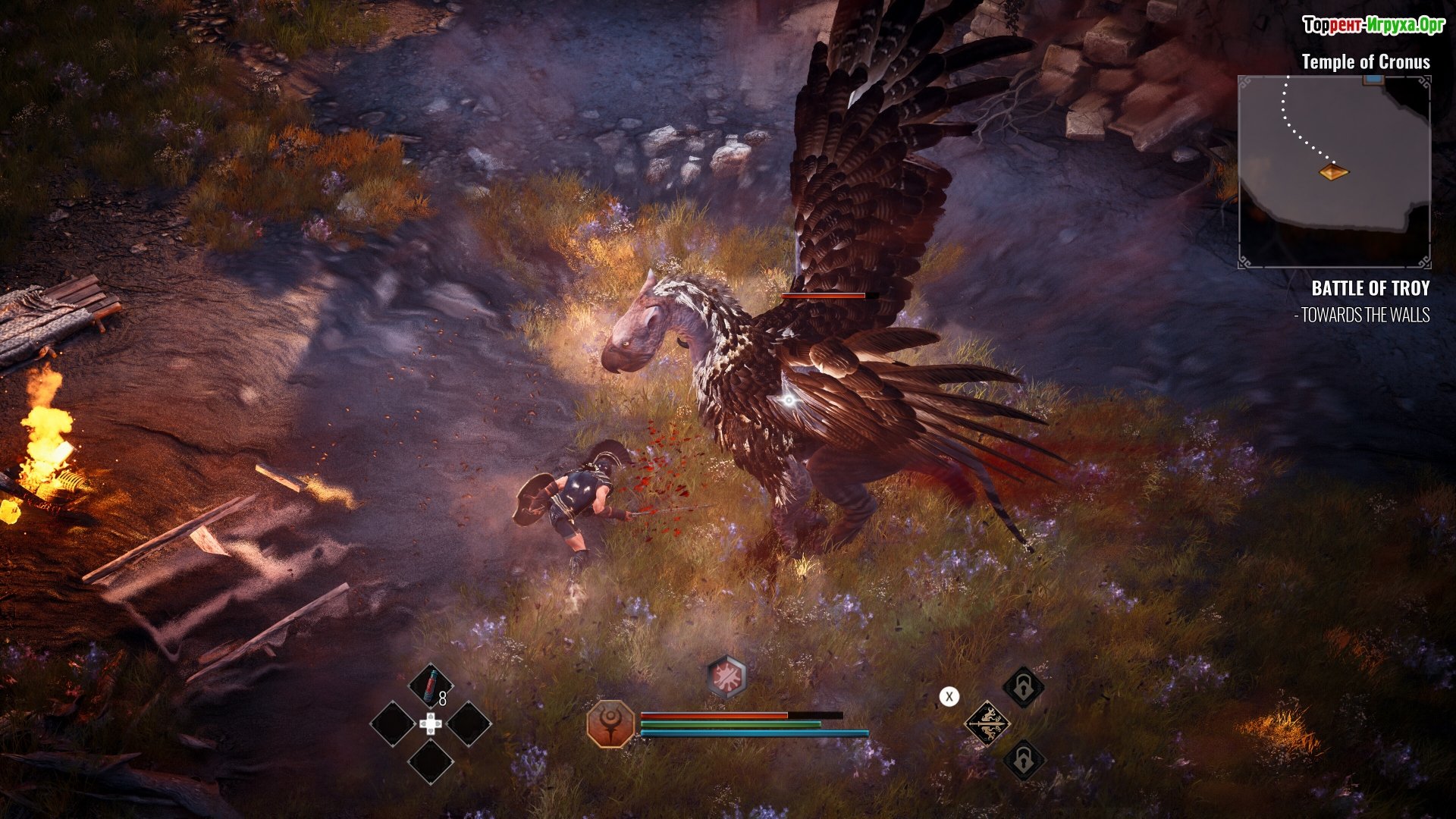Open the Temple of Cronus minimap
Image resolution: width=1456 pixels, height=819 pixels.
coord(1334,171)
